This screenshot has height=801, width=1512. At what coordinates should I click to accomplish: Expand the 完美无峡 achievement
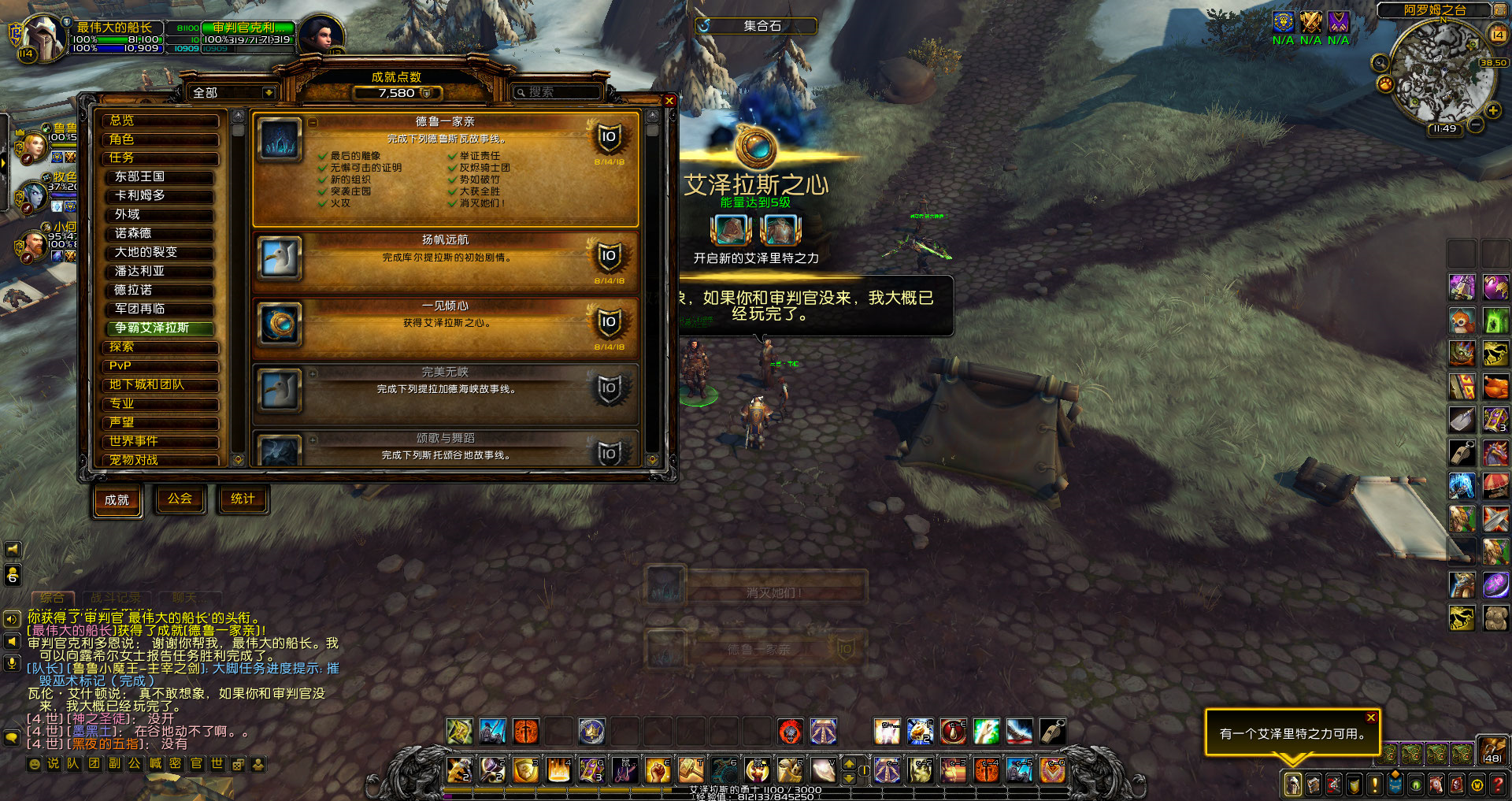pyautogui.click(x=313, y=373)
